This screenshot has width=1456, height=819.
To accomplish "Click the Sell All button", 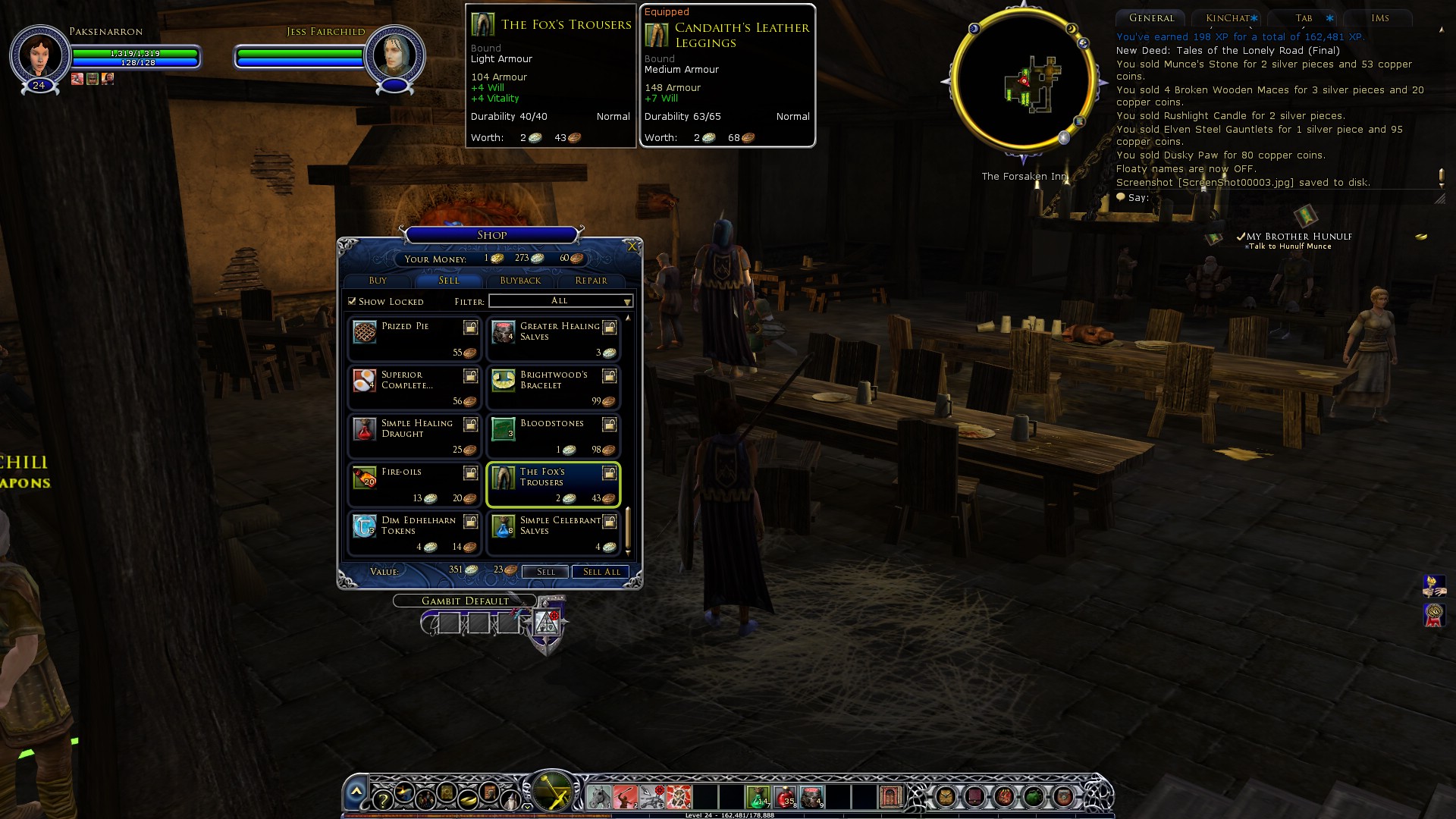I will [x=601, y=572].
